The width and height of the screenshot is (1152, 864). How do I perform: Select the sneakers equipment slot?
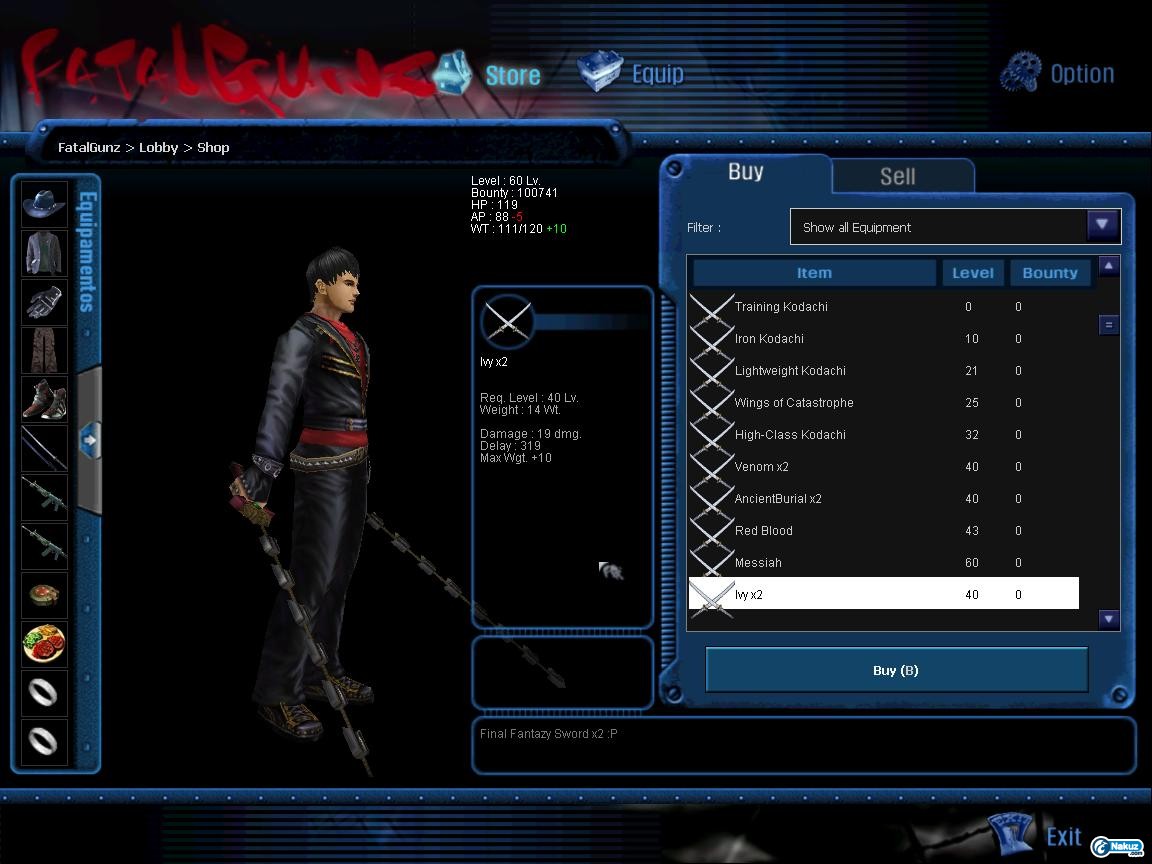[45, 398]
